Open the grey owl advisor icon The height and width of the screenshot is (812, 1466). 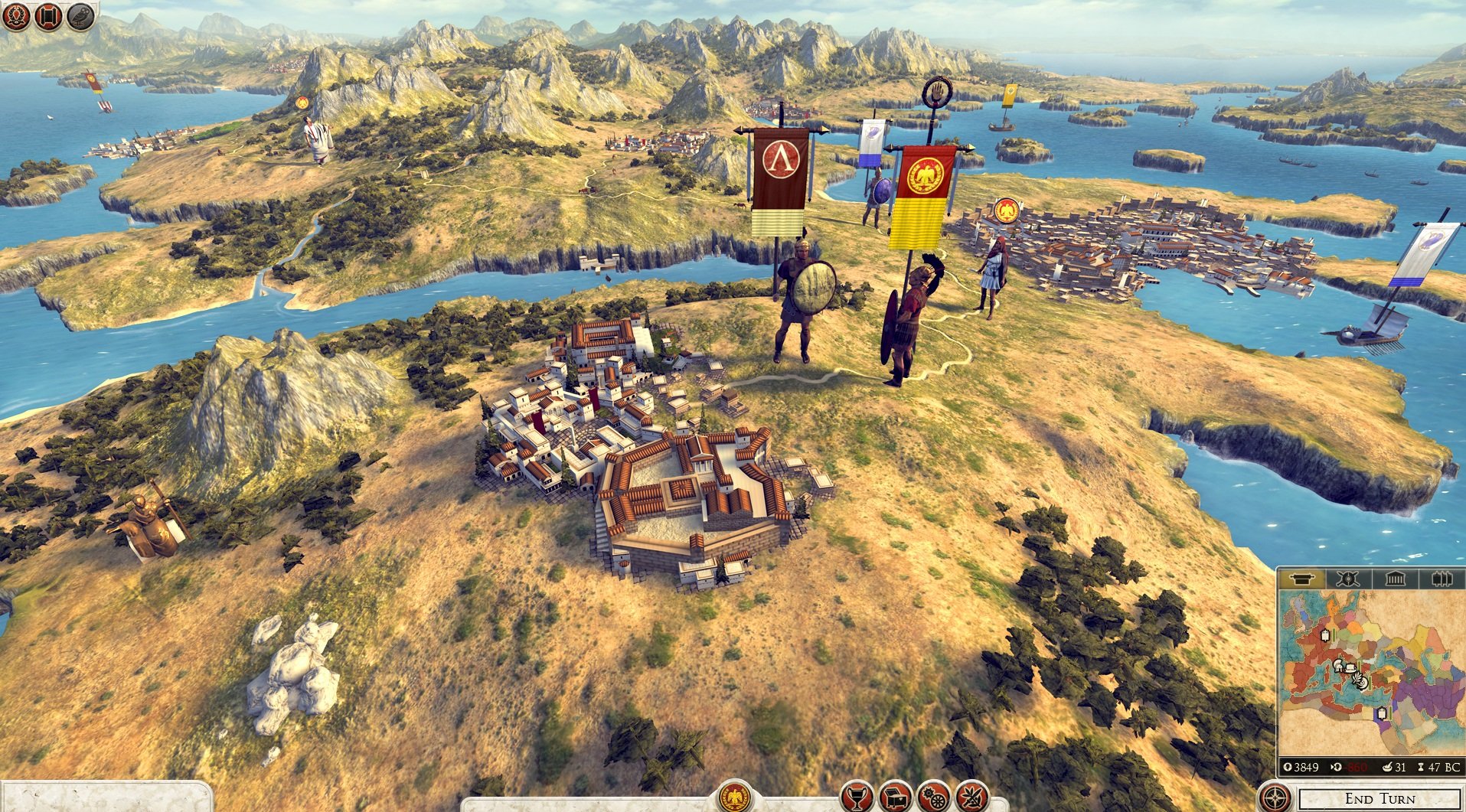pyautogui.click(x=80, y=16)
